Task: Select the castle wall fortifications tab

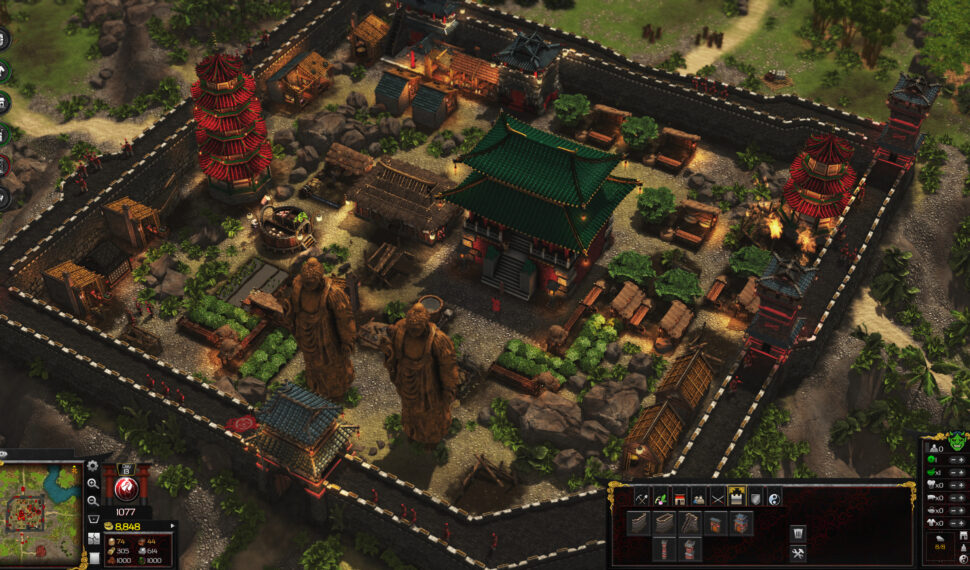Action: click(737, 497)
